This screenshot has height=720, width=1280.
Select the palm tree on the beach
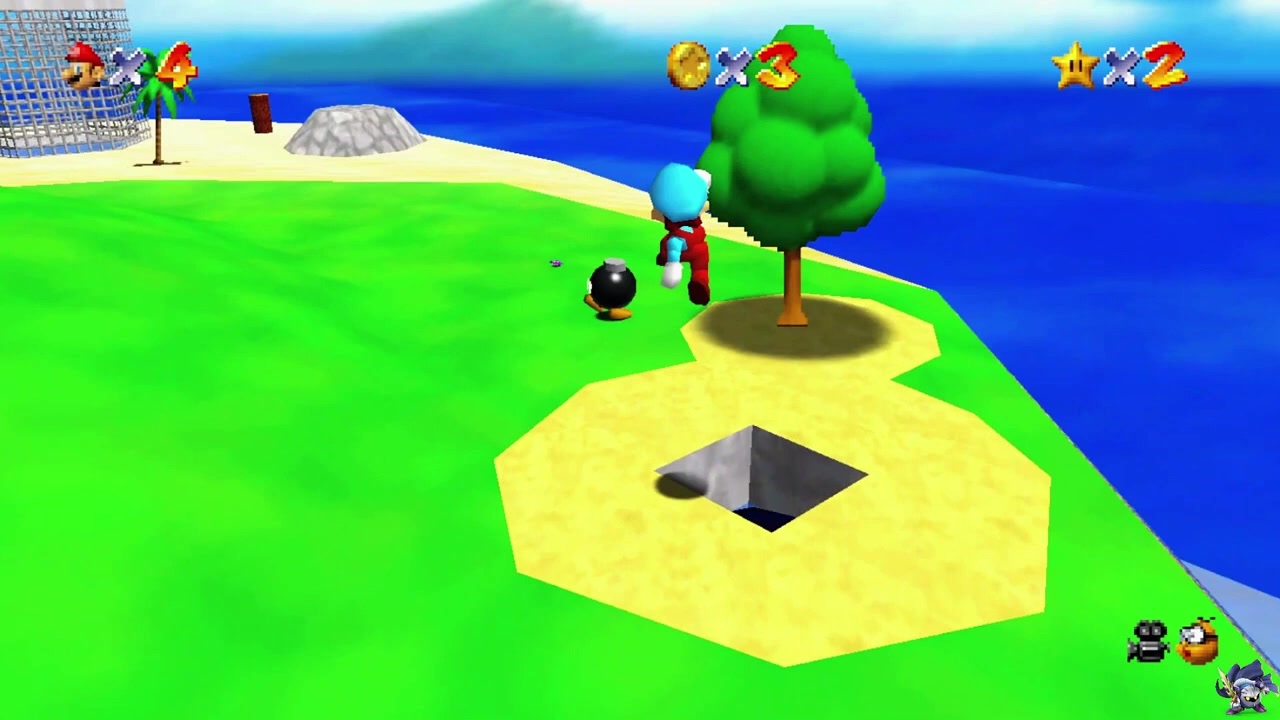pos(160,110)
